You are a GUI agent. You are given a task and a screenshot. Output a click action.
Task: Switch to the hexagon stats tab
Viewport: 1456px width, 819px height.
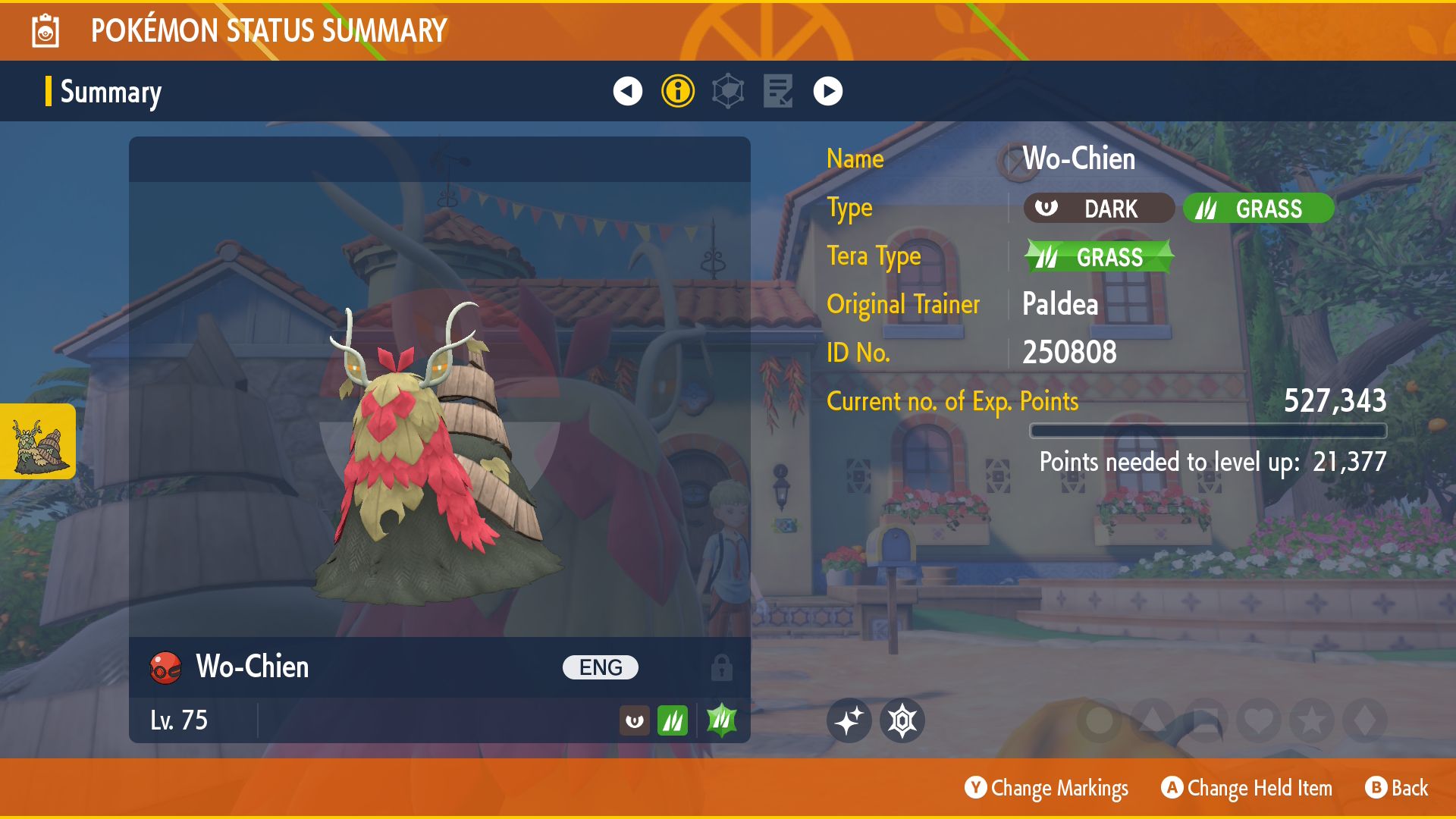728,91
